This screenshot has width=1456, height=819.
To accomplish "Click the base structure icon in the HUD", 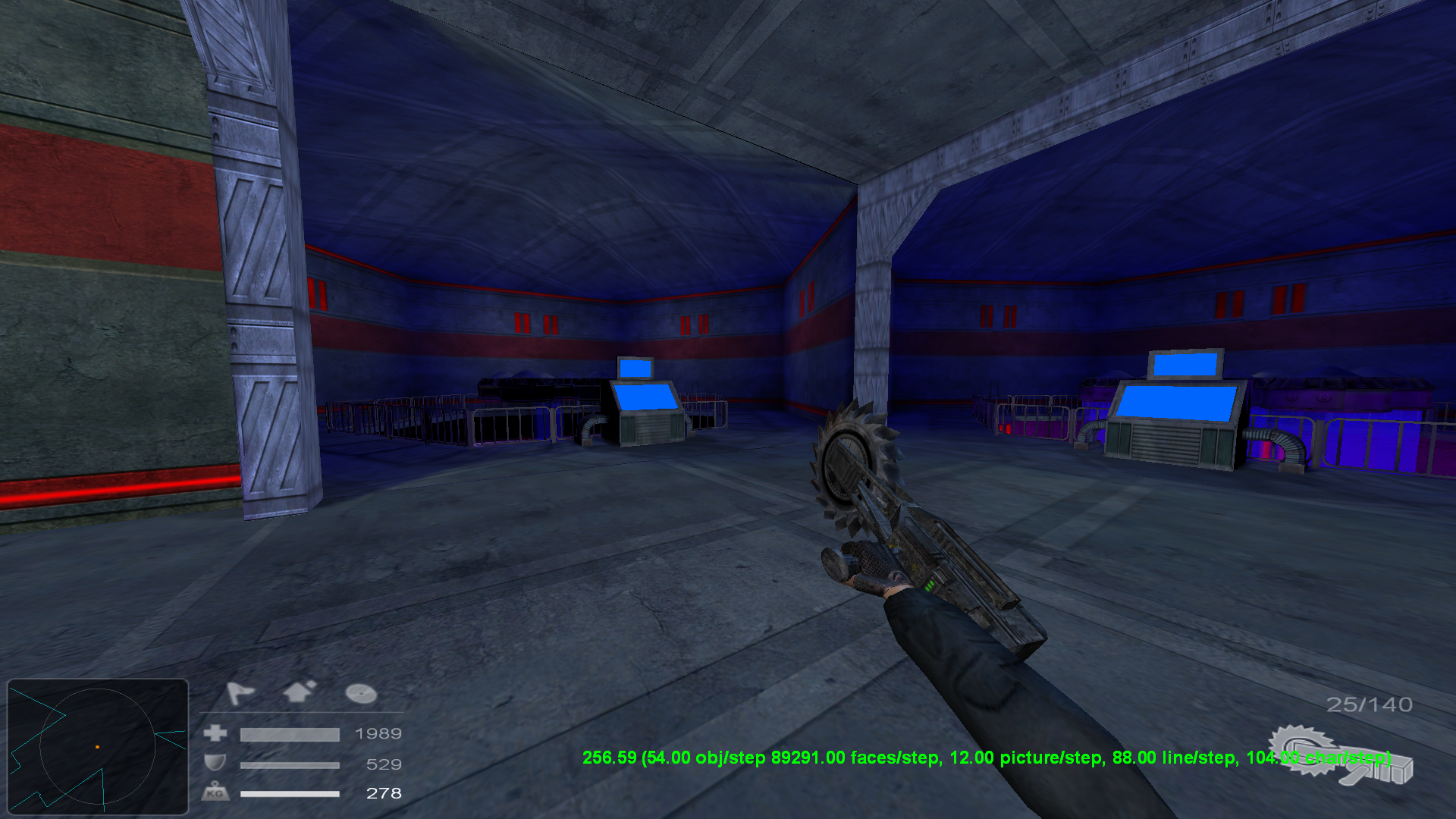I will coord(297,690).
